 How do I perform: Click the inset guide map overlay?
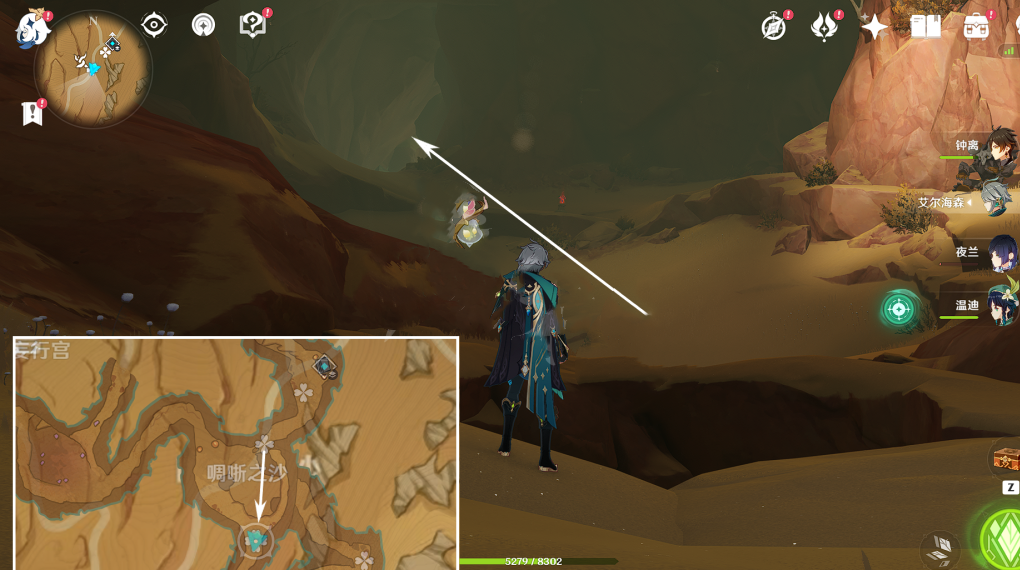[x=236, y=453]
